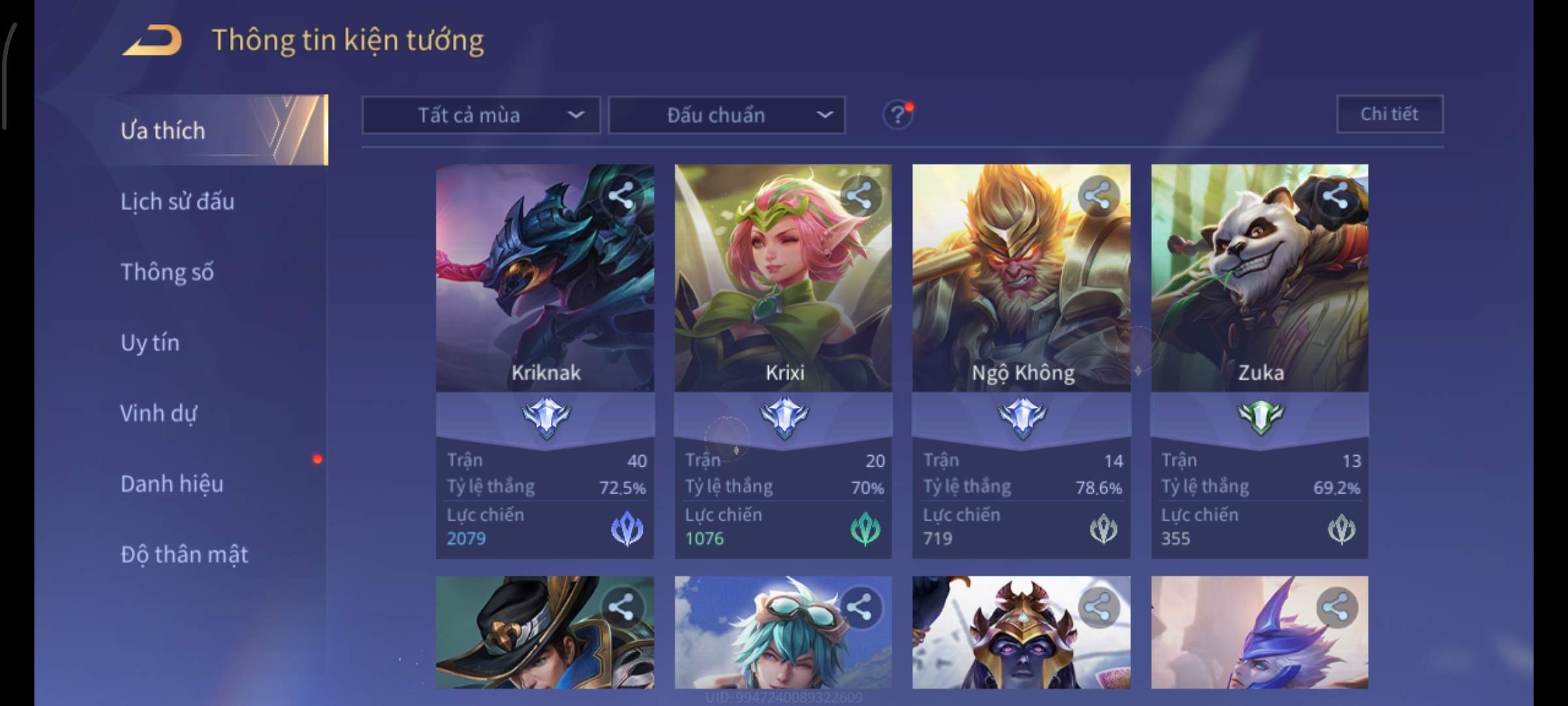Image resolution: width=1568 pixels, height=706 pixels.
Task: Go back using the golden arrow button
Action: click(x=153, y=41)
